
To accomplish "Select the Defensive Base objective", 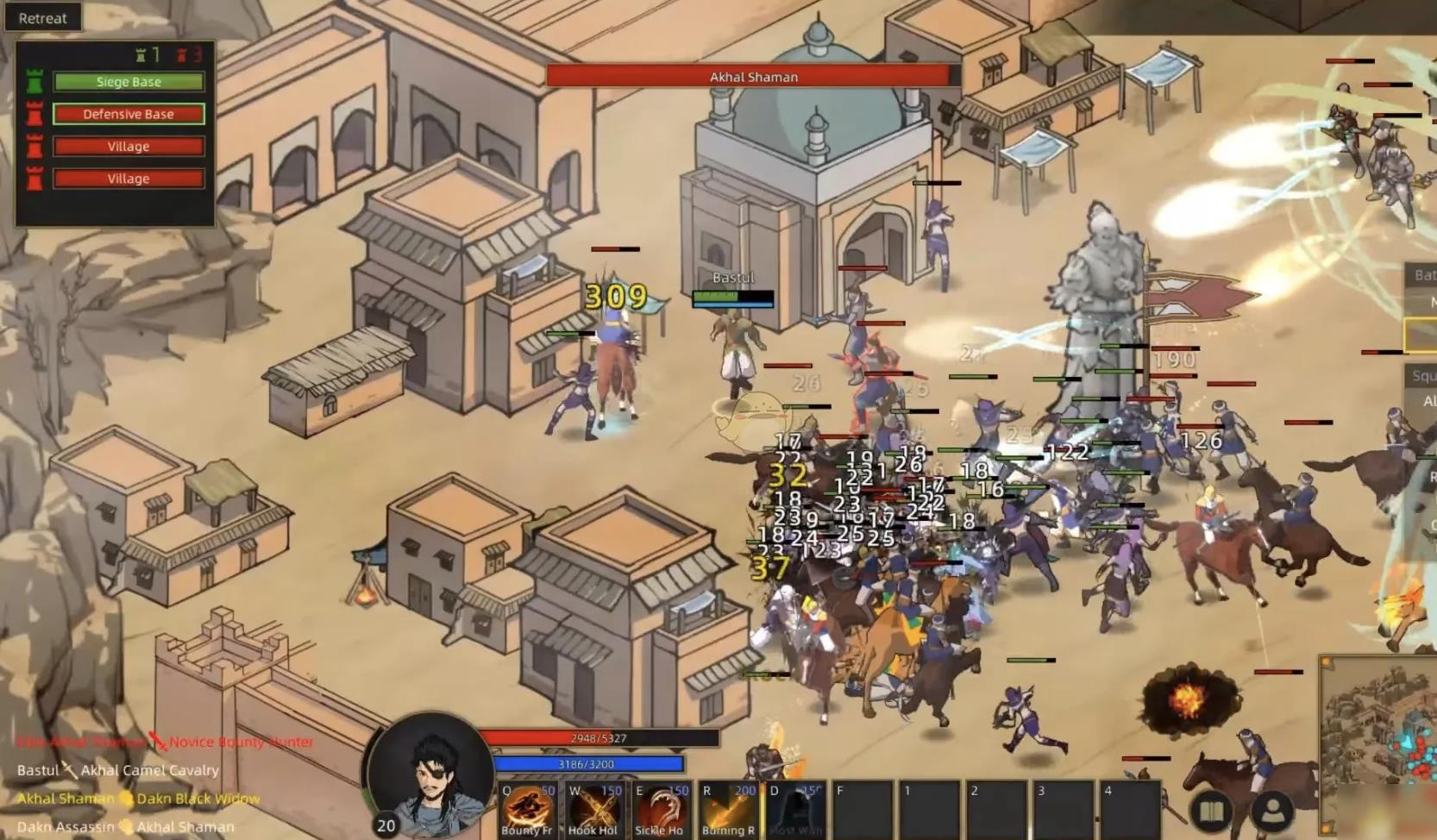I will (x=129, y=114).
